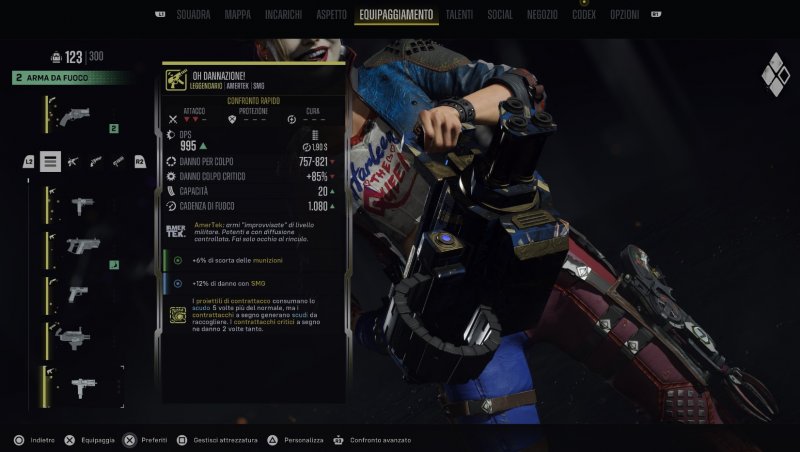Open the Opzioni tab
The image size is (800, 452).
(624, 15)
